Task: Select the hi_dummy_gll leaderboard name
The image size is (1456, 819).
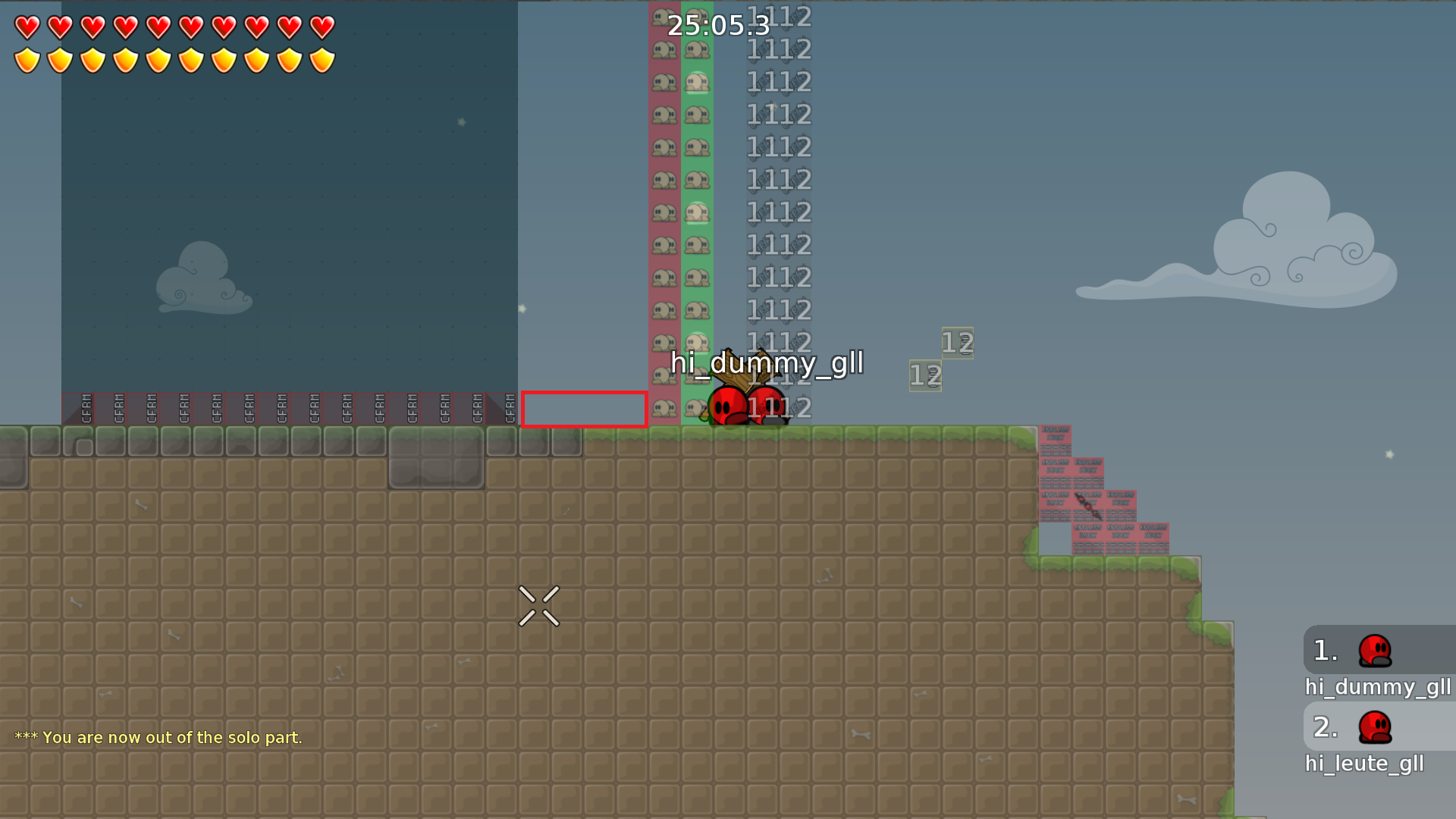Action: [x=1379, y=687]
